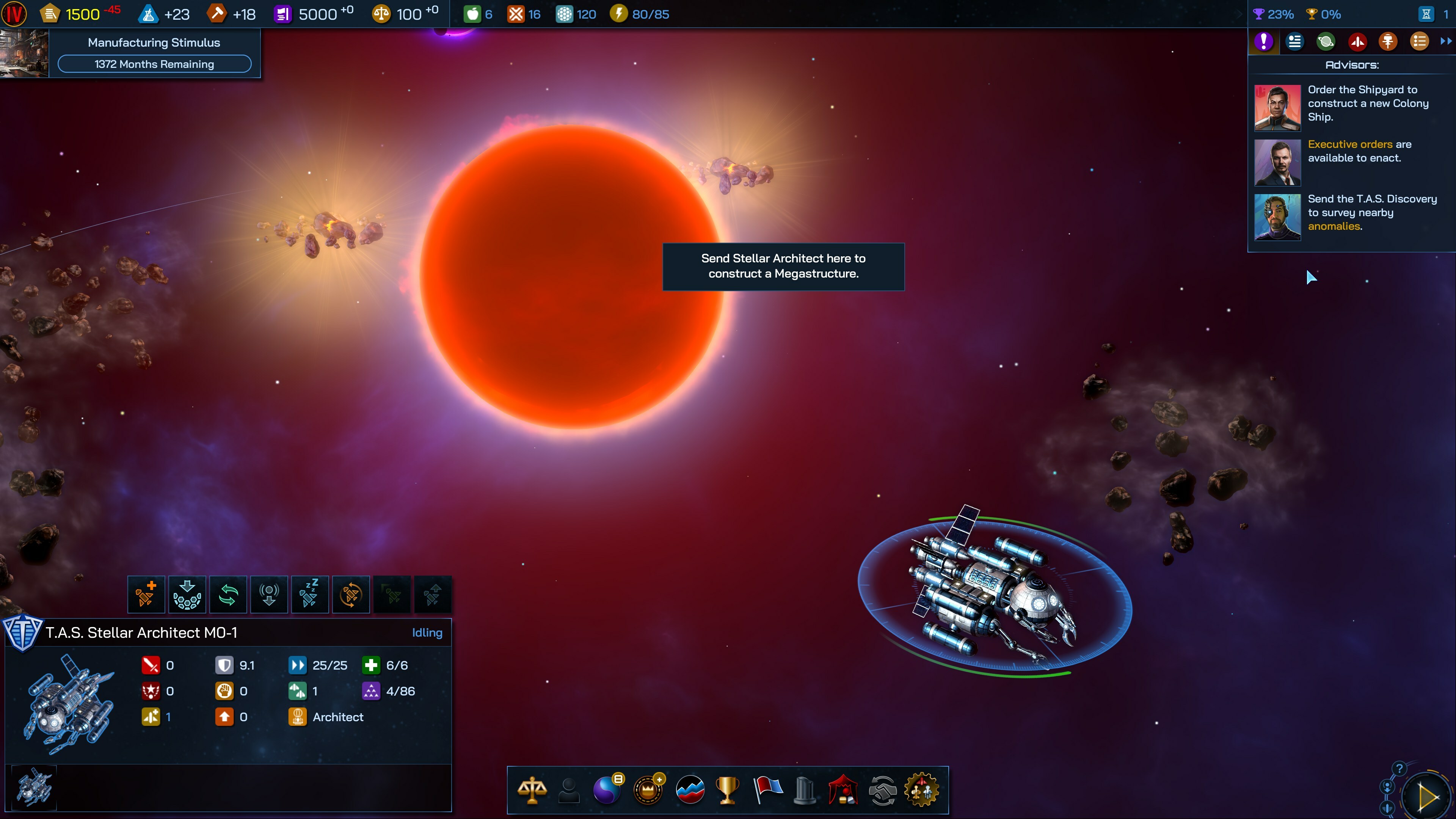This screenshot has height=819, width=1456.
Task: Switch to the planets tab with ringed planet
Action: 1326,41
